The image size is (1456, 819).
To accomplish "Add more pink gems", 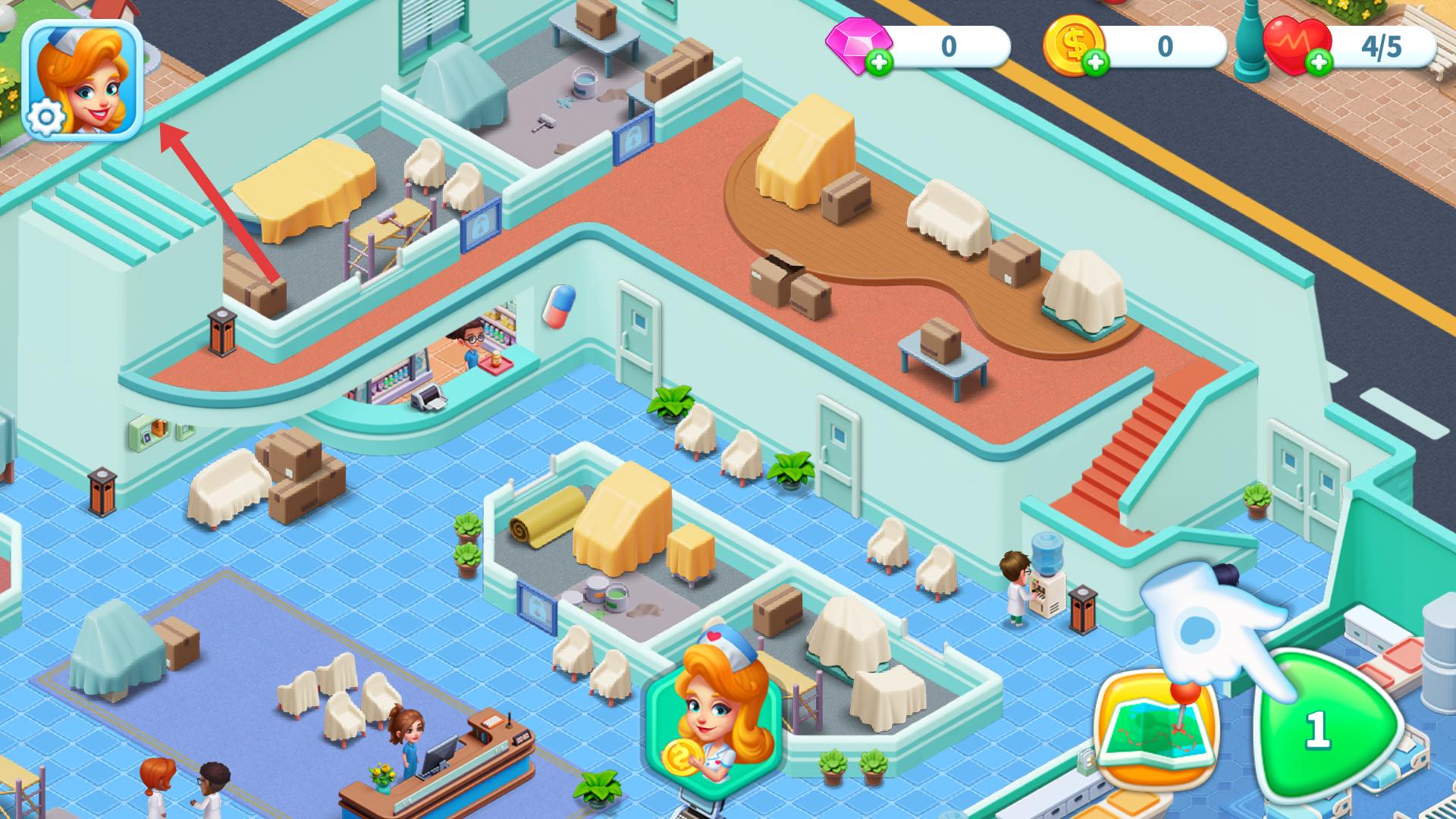I will tap(880, 63).
